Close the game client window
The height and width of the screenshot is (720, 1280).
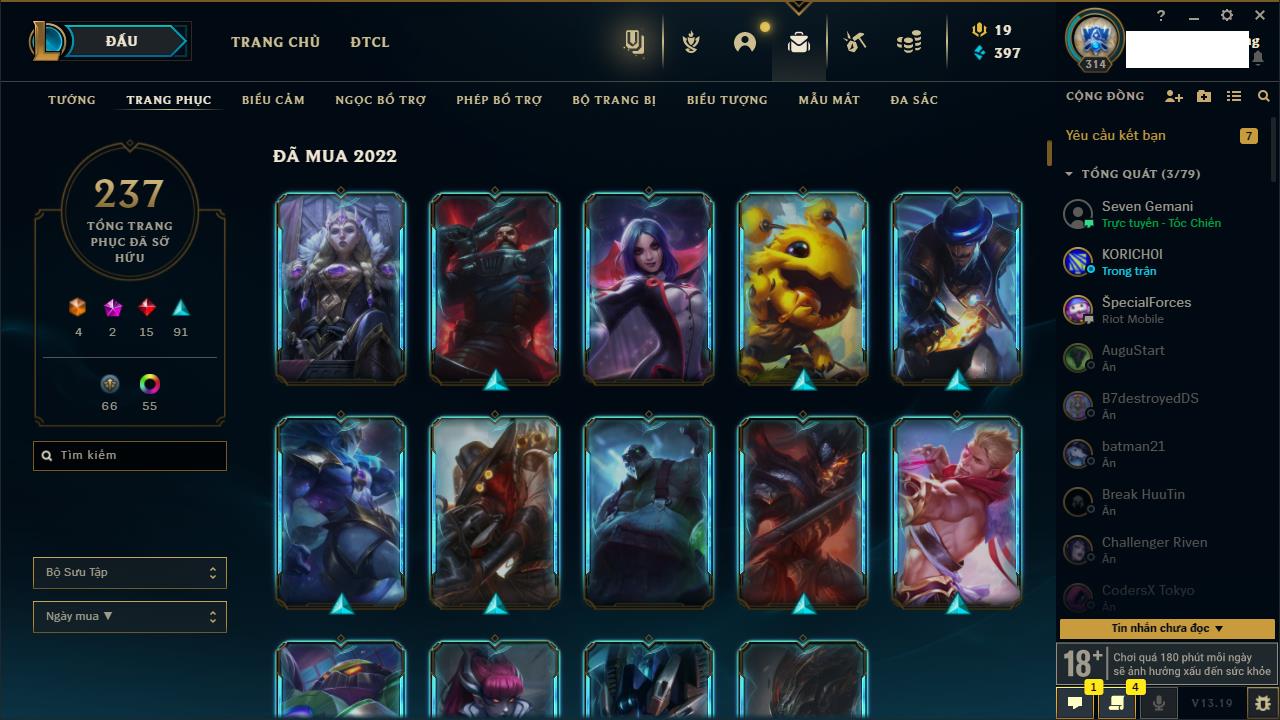[x=1260, y=16]
